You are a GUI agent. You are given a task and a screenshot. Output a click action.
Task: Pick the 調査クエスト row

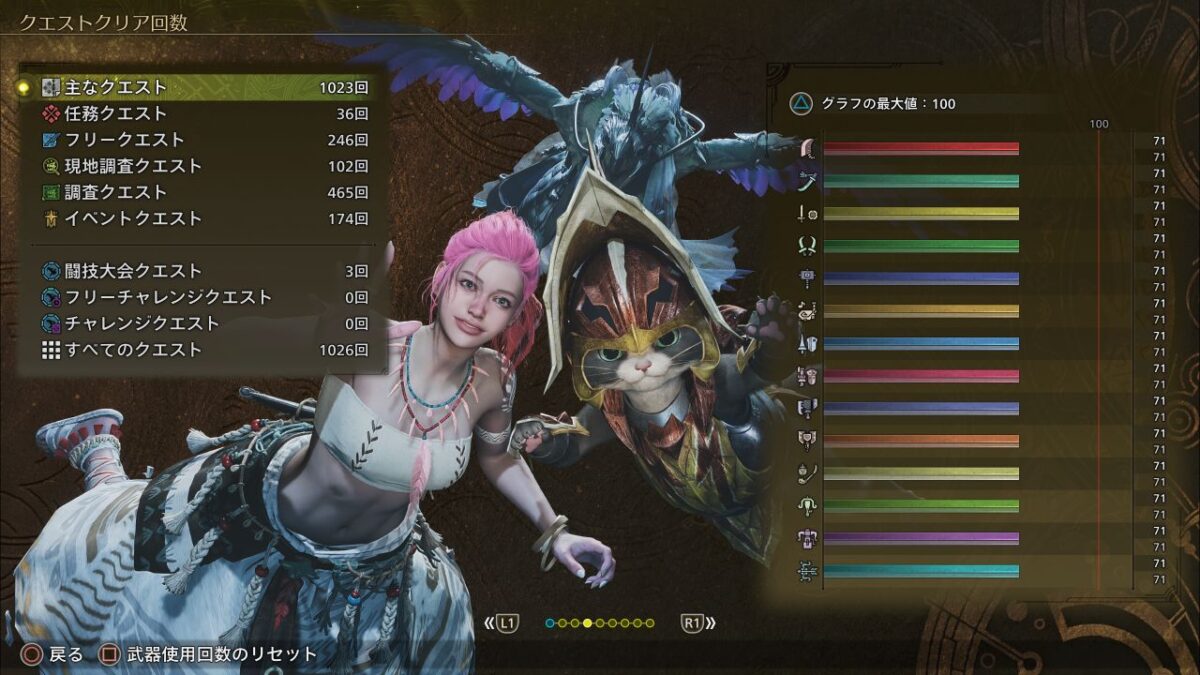(x=200, y=192)
